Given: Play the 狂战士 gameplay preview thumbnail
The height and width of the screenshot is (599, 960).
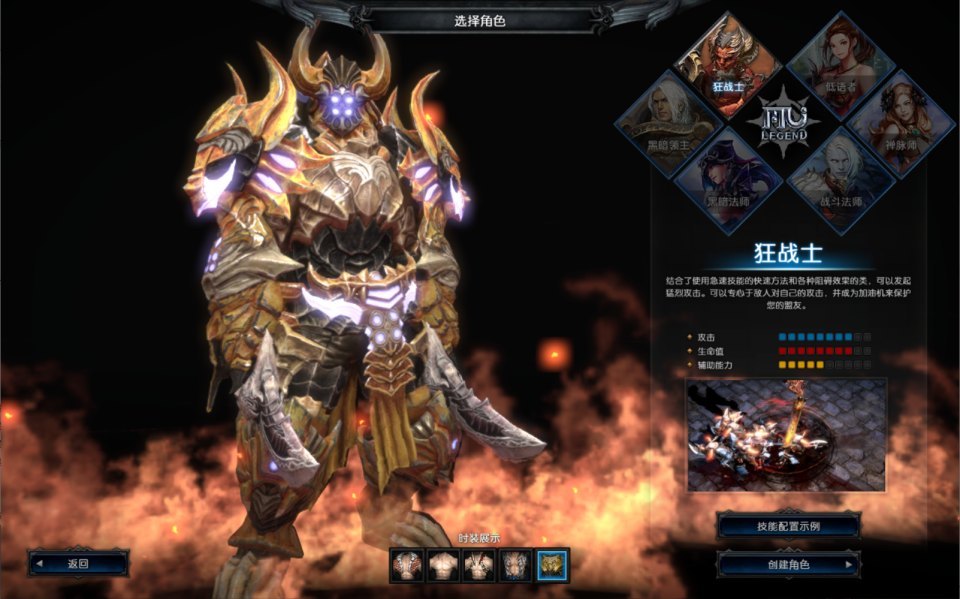Looking at the screenshot, I should [786, 434].
